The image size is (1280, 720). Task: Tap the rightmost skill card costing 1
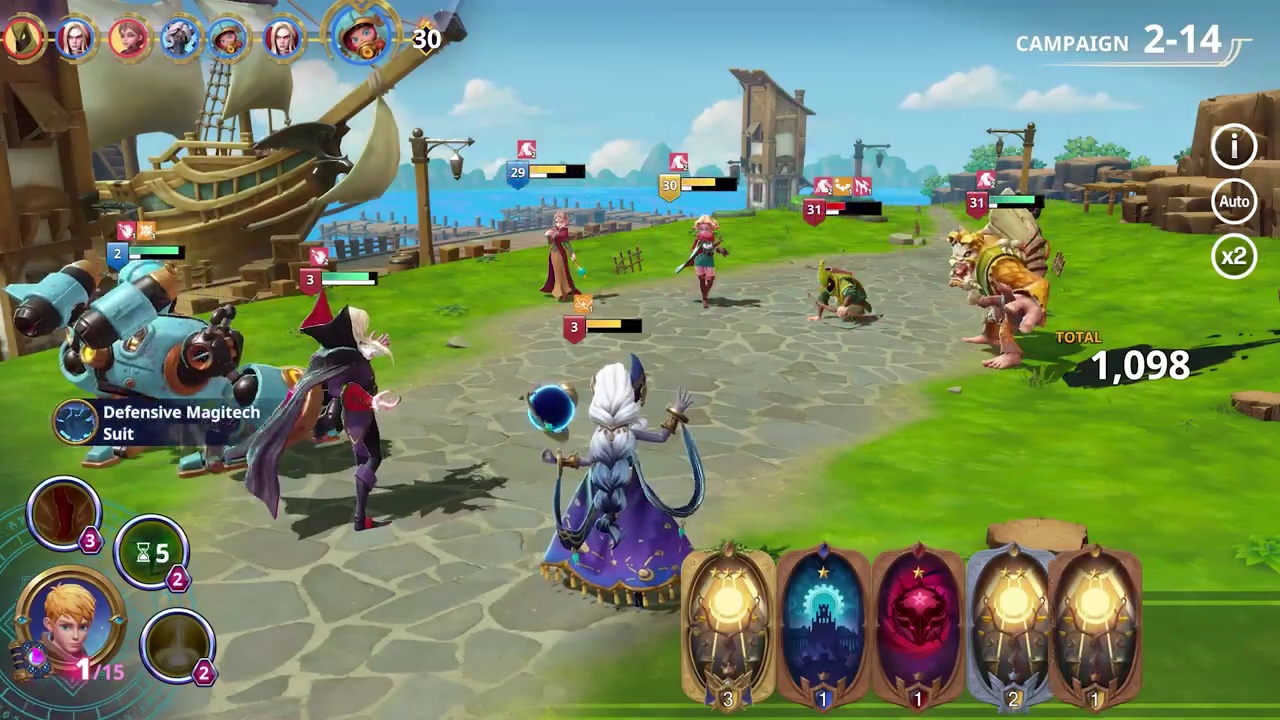coord(1096,625)
